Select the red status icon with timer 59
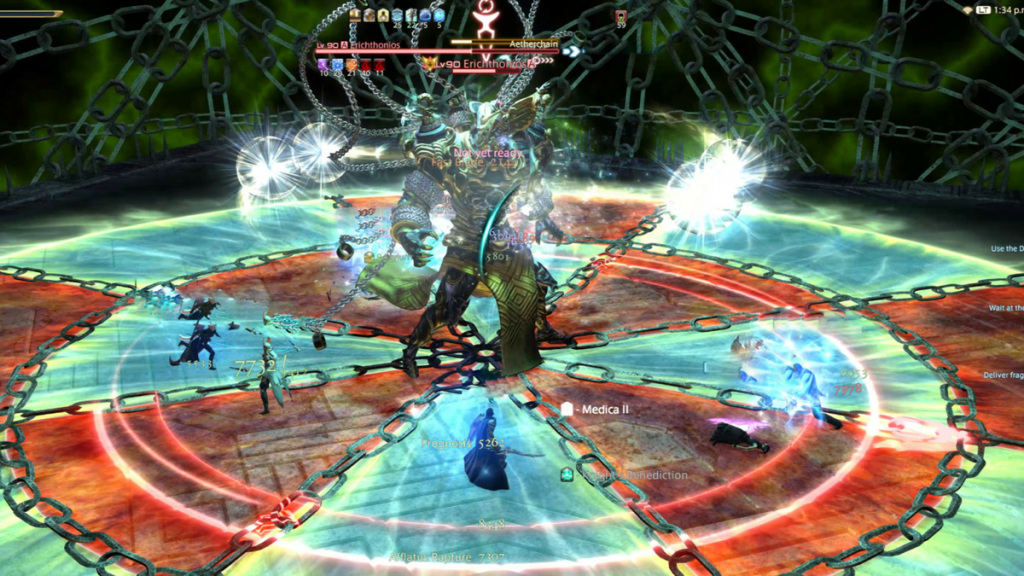Image resolution: width=1024 pixels, height=576 pixels. click(x=621, y=17)
